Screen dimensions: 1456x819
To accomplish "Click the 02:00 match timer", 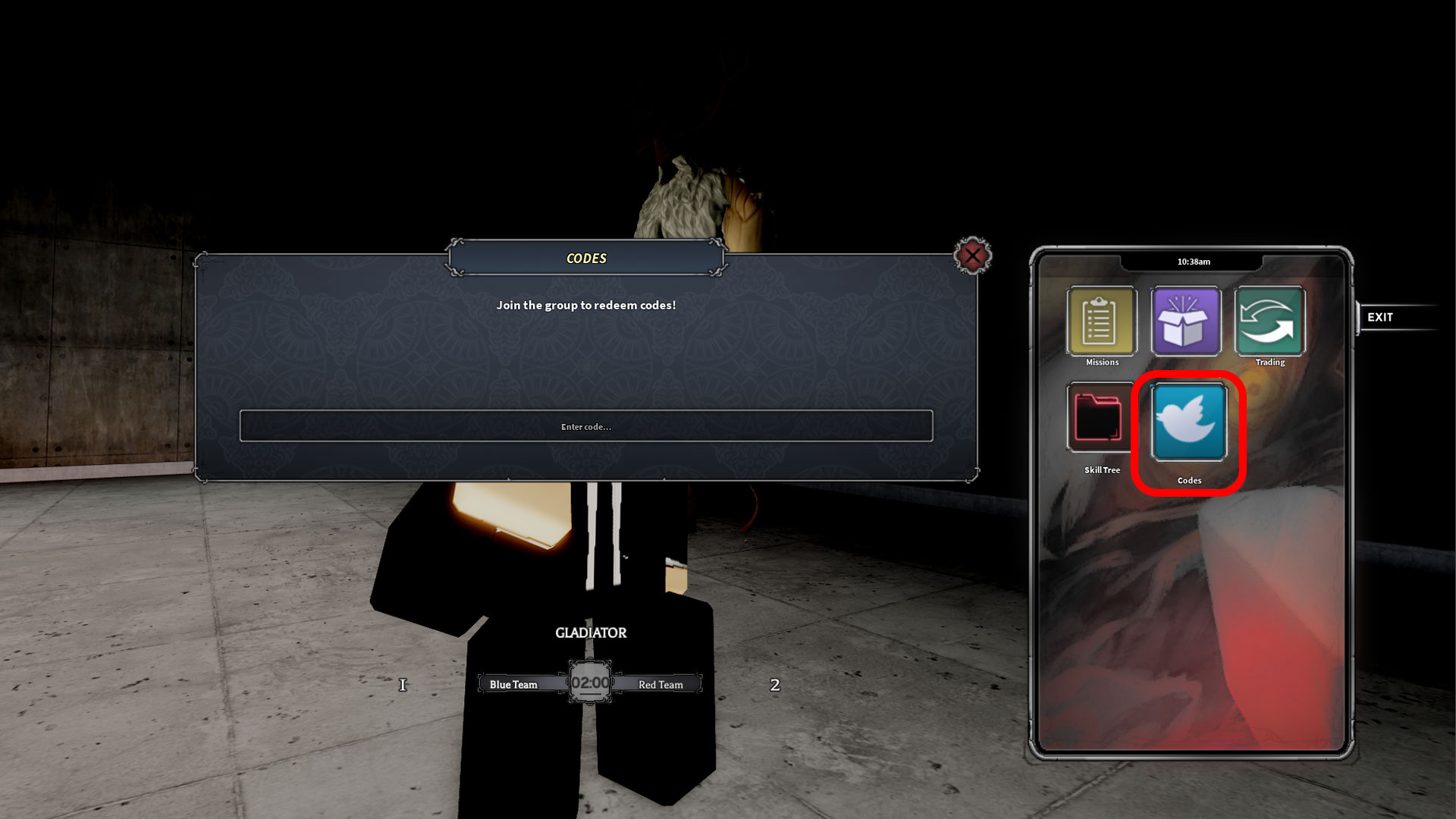I will (589, 682).
